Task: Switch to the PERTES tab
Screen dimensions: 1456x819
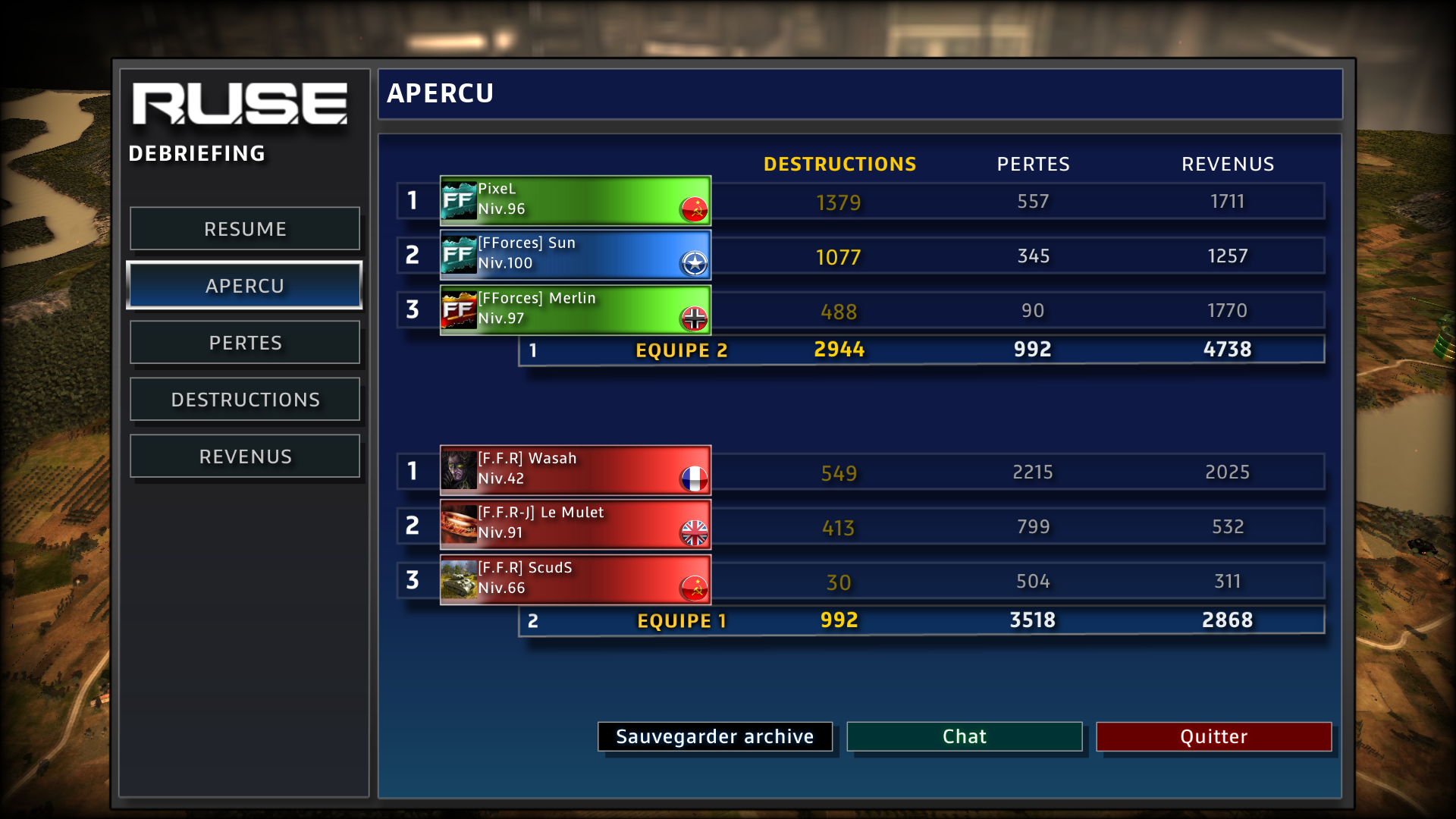Action: 245,343
